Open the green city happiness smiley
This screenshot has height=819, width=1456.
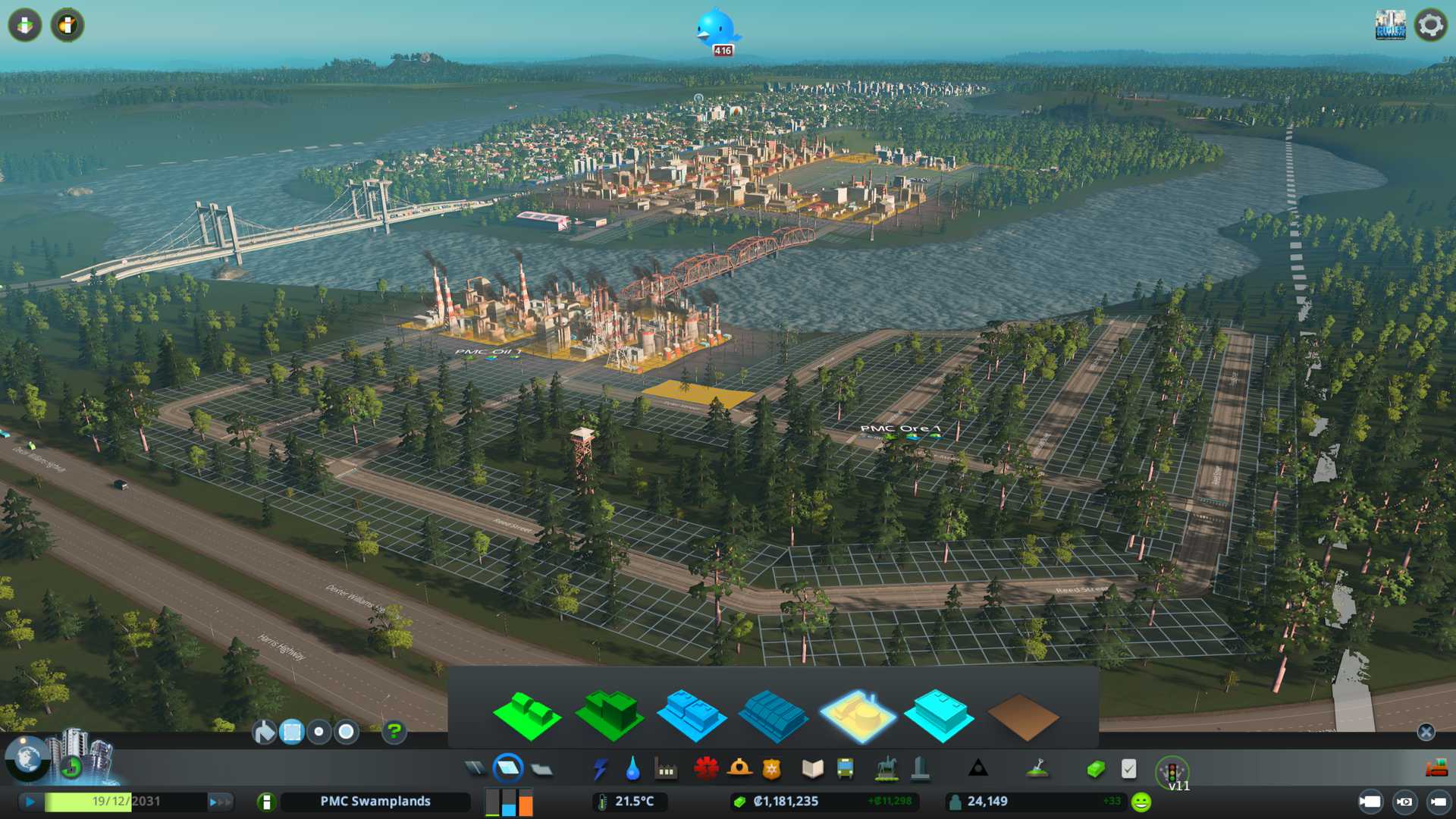pos(1141,802)
